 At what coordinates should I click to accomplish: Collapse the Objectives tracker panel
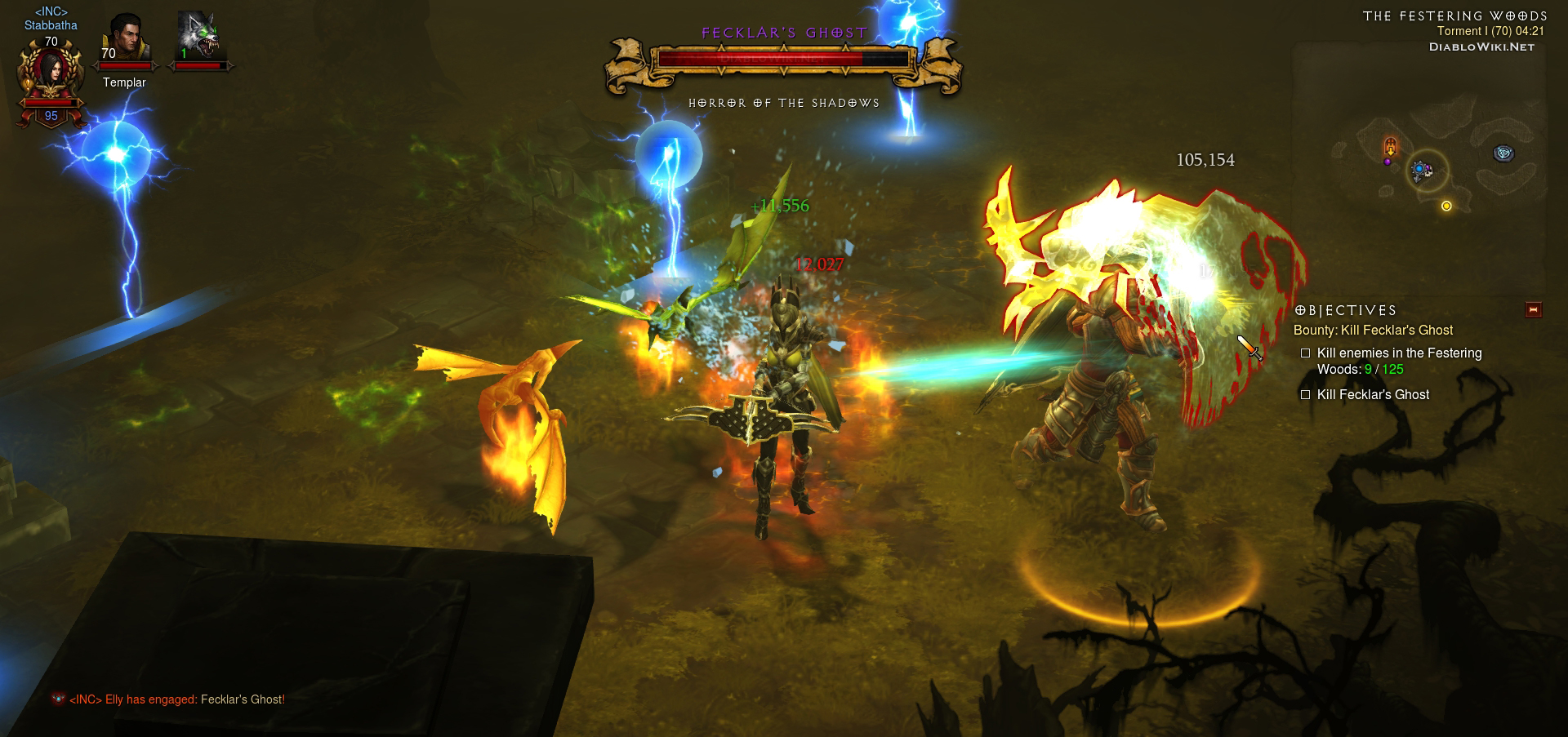pos(1533,310)
